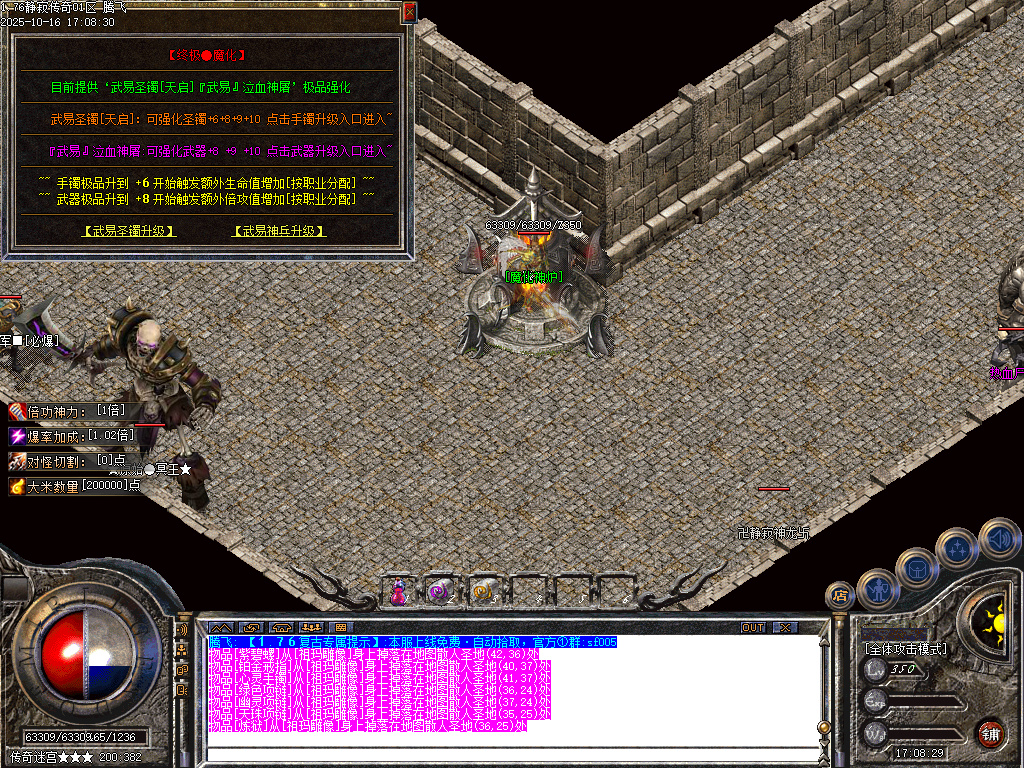Click the red 铺 stall button

(x=990, y=732)
